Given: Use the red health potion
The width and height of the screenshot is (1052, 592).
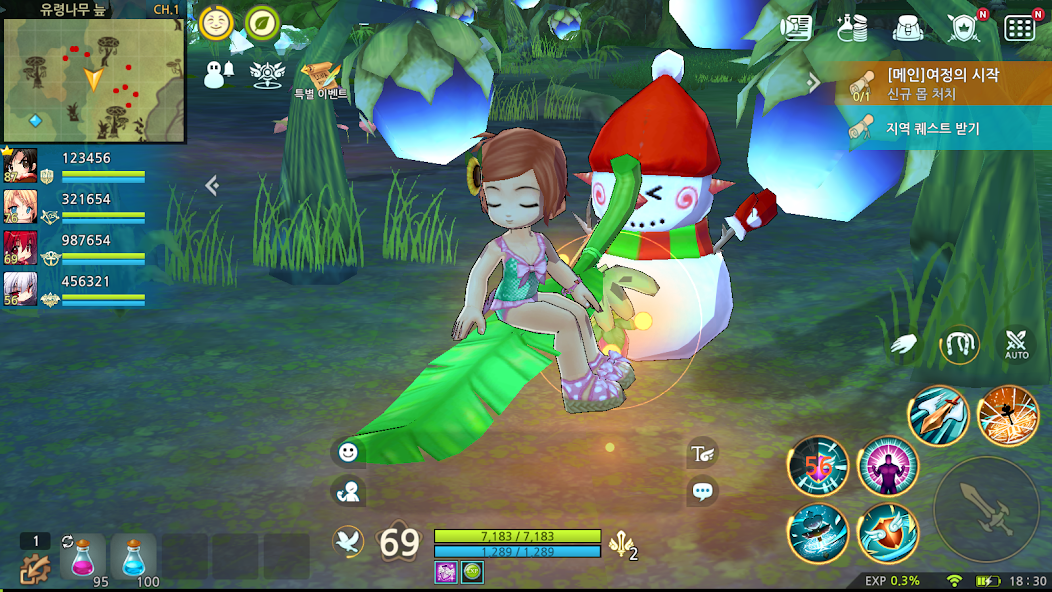Looking at the screenshot, I should [x=82, y=556].
